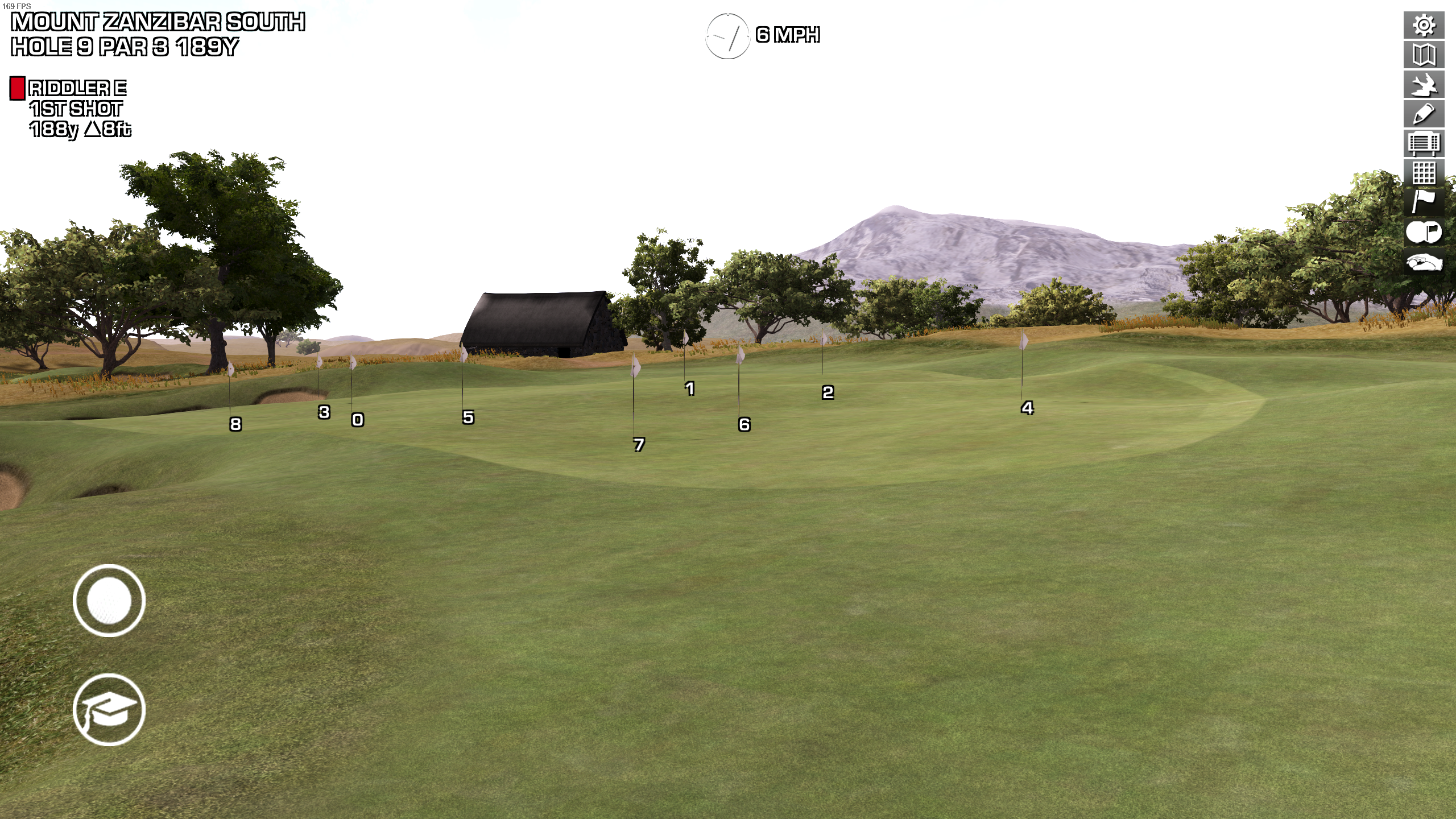Show the scoreboard
Screen dimensions: 1456x819
1424,143
